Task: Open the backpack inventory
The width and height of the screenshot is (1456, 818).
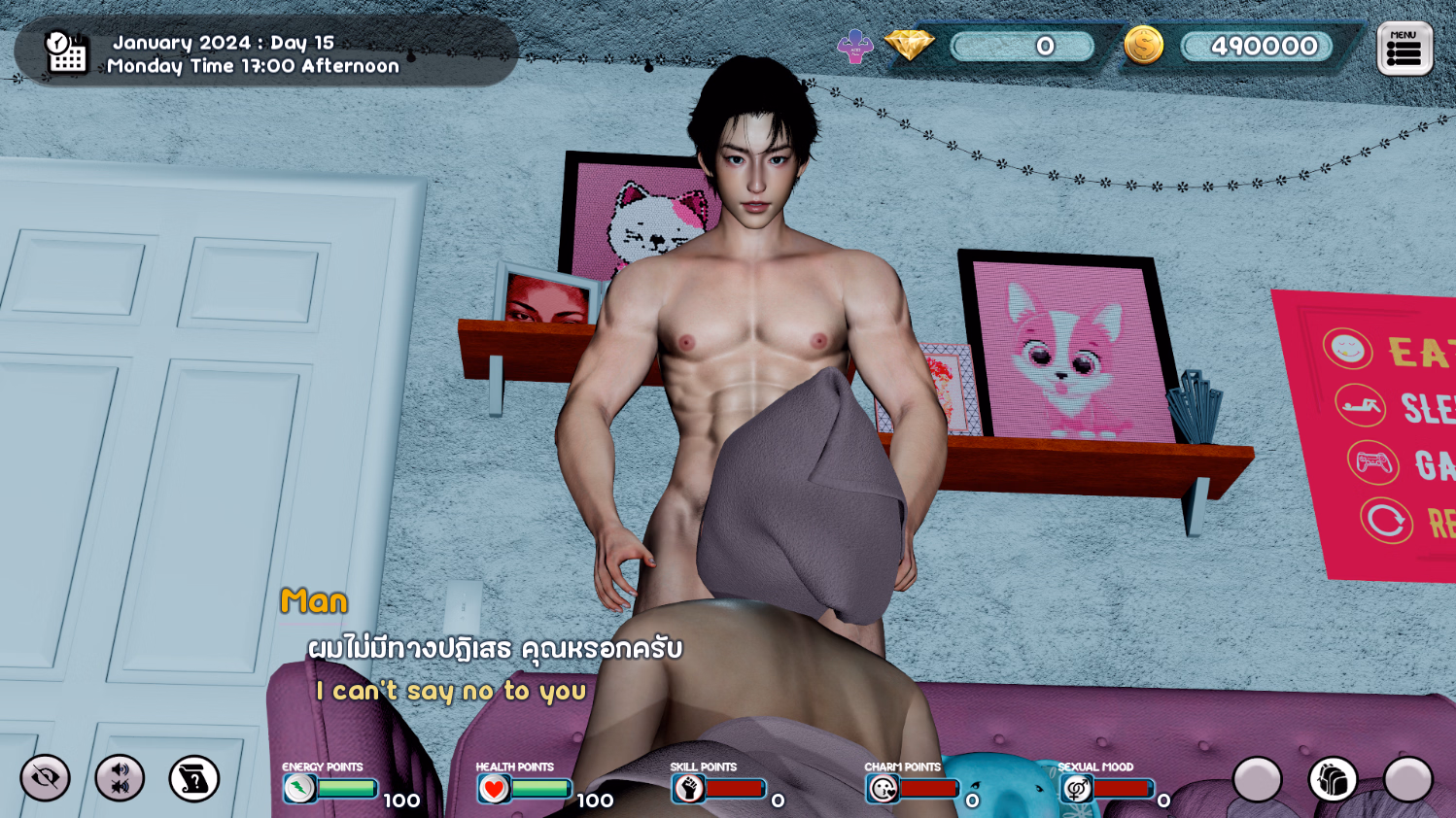Action: click(x=1333, y=779)
